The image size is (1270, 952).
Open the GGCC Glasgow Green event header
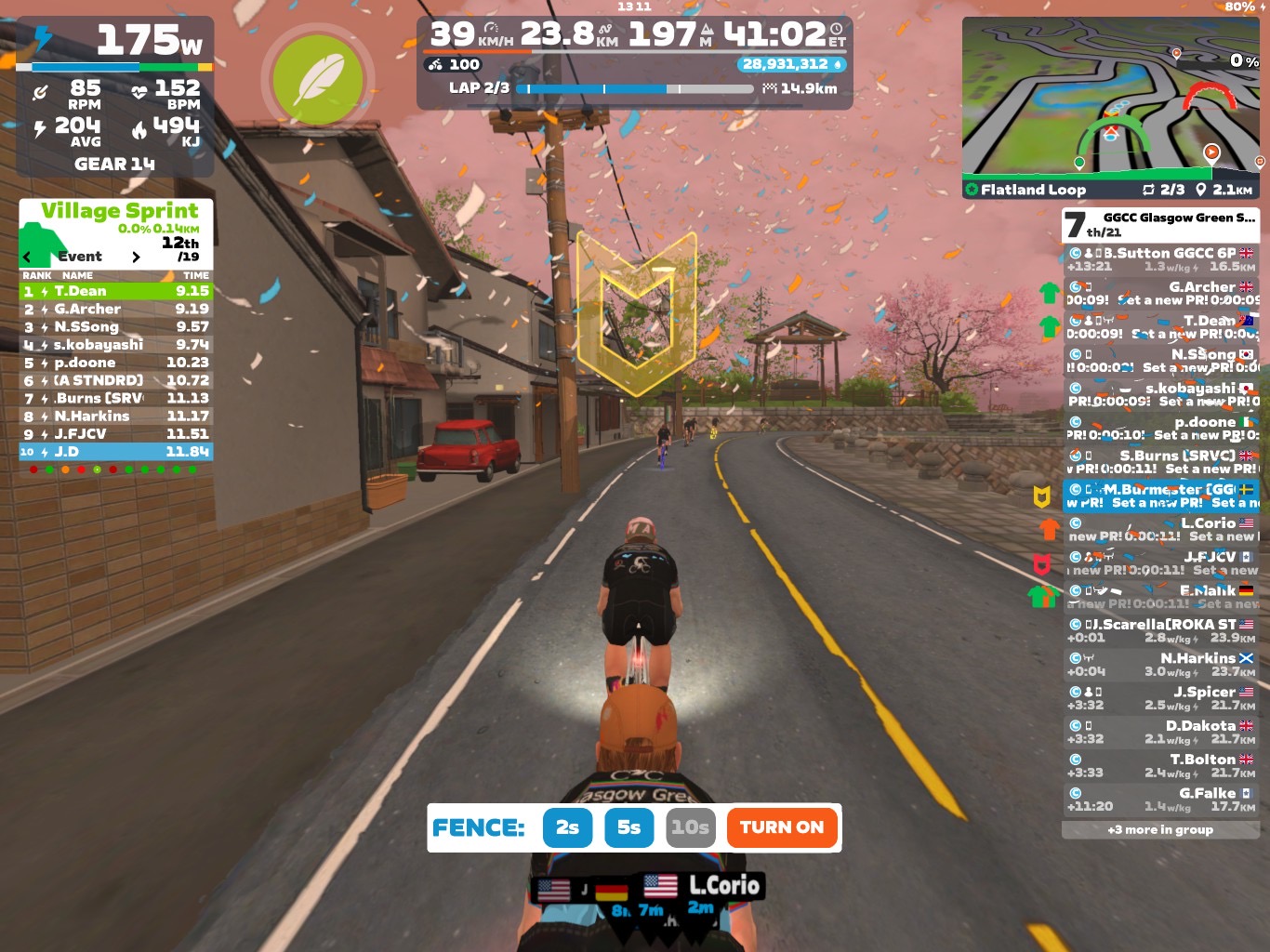1160,224
